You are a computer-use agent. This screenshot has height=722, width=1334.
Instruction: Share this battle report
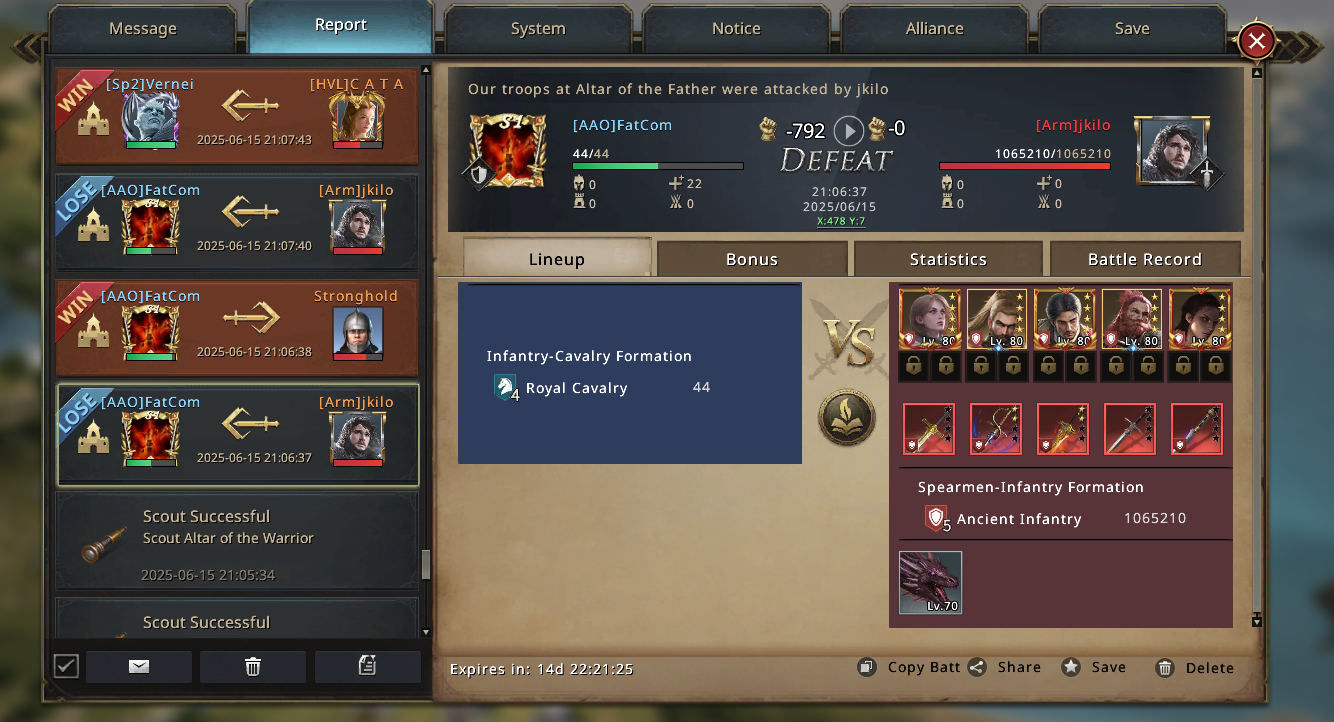point(1005,667)
